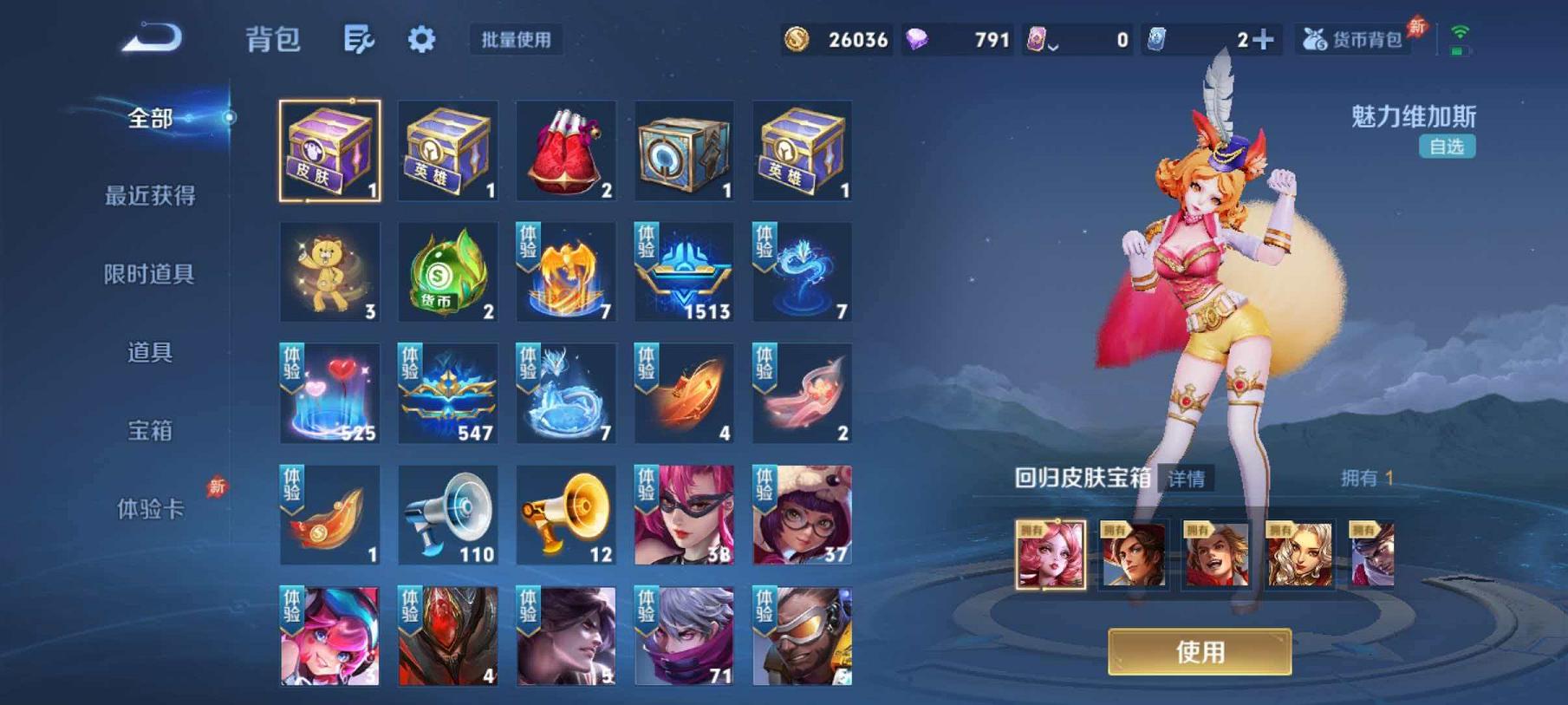
Task: Click the gold coin currency icon
Action: click(x=798, y=38)
